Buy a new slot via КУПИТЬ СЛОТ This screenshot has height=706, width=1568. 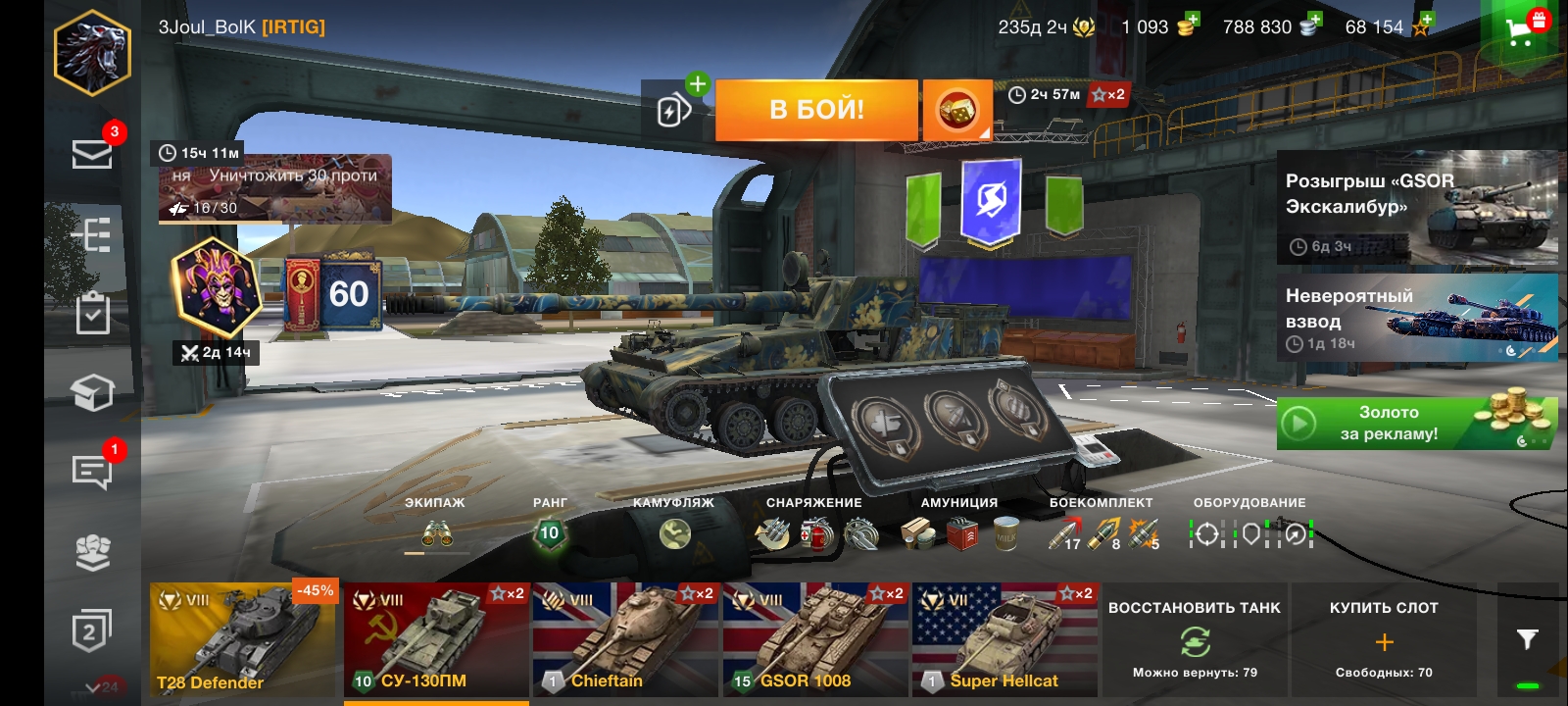tap(1384, 639)
